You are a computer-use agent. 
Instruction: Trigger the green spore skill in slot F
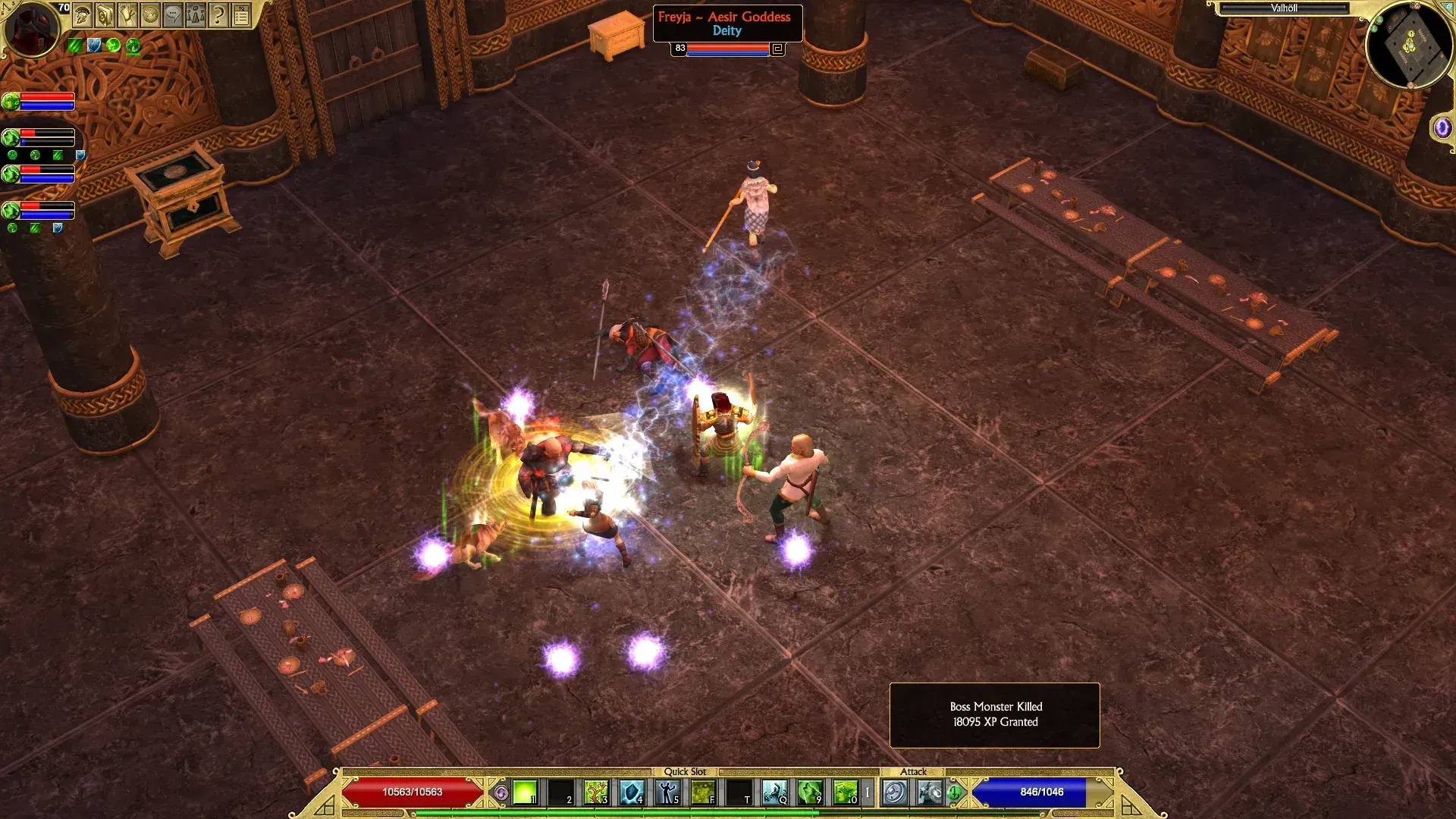[x=703, y=792]
